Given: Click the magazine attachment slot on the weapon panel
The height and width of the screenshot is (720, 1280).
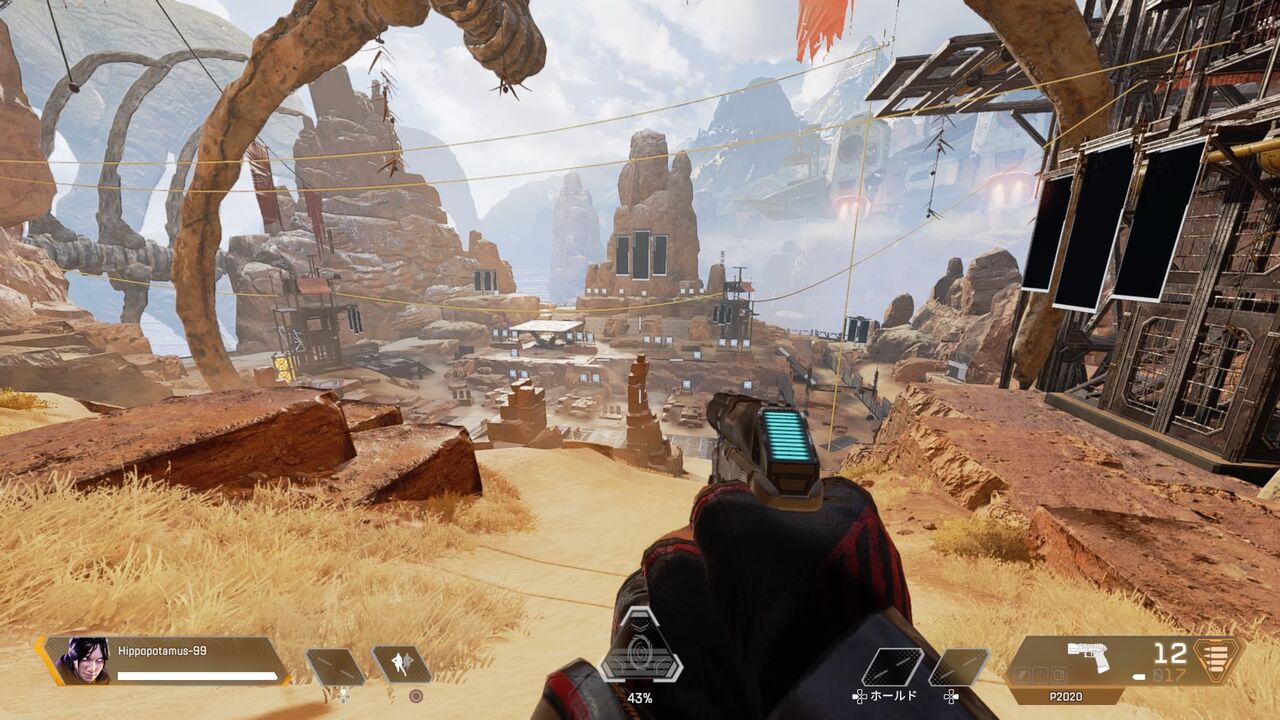Looking at the screenshot, I should [1058, 676].
